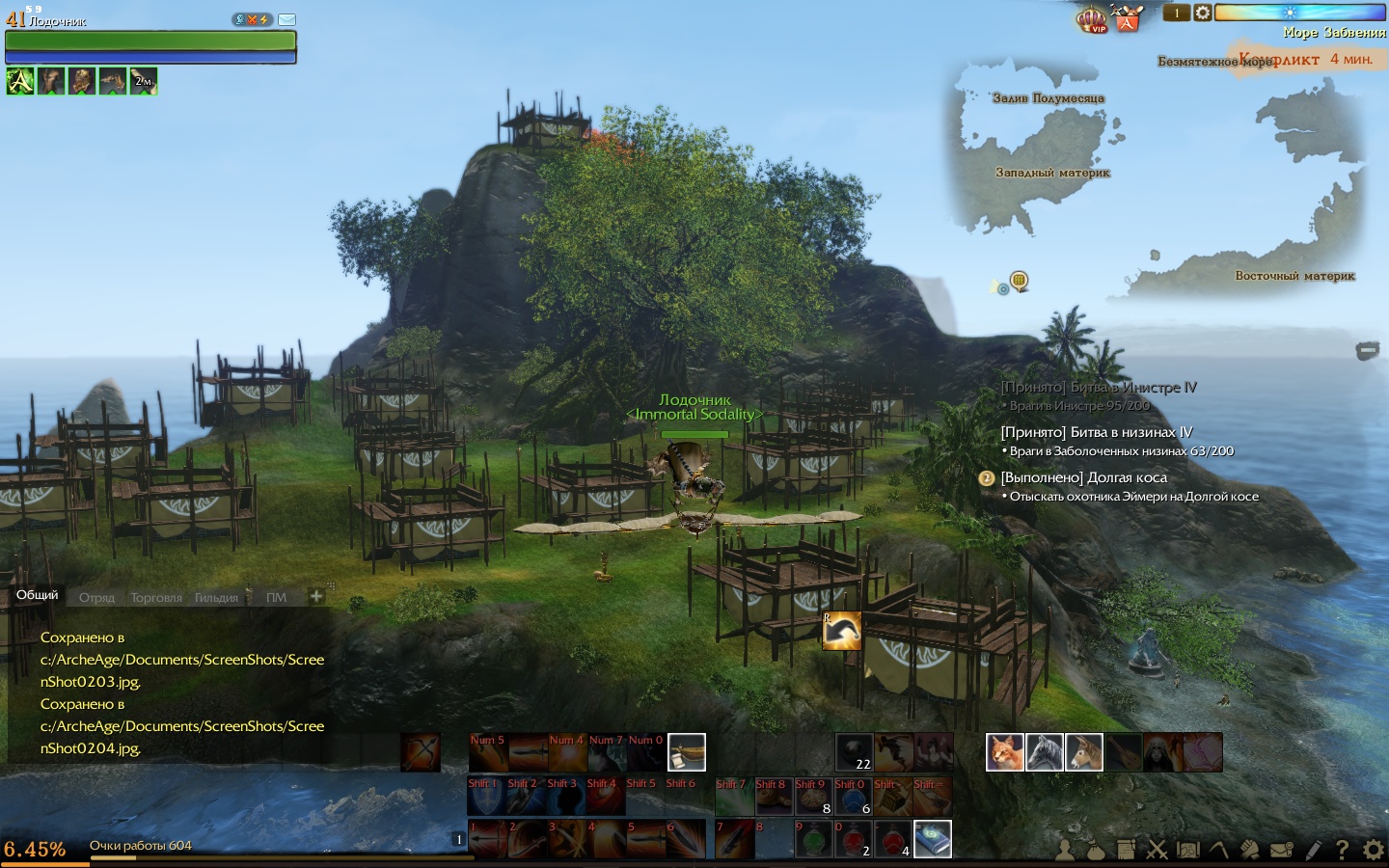This screenshot has width=1389, height=868.
Task: Open map settings gear beside the time bar
Action: click(1202, 13)
